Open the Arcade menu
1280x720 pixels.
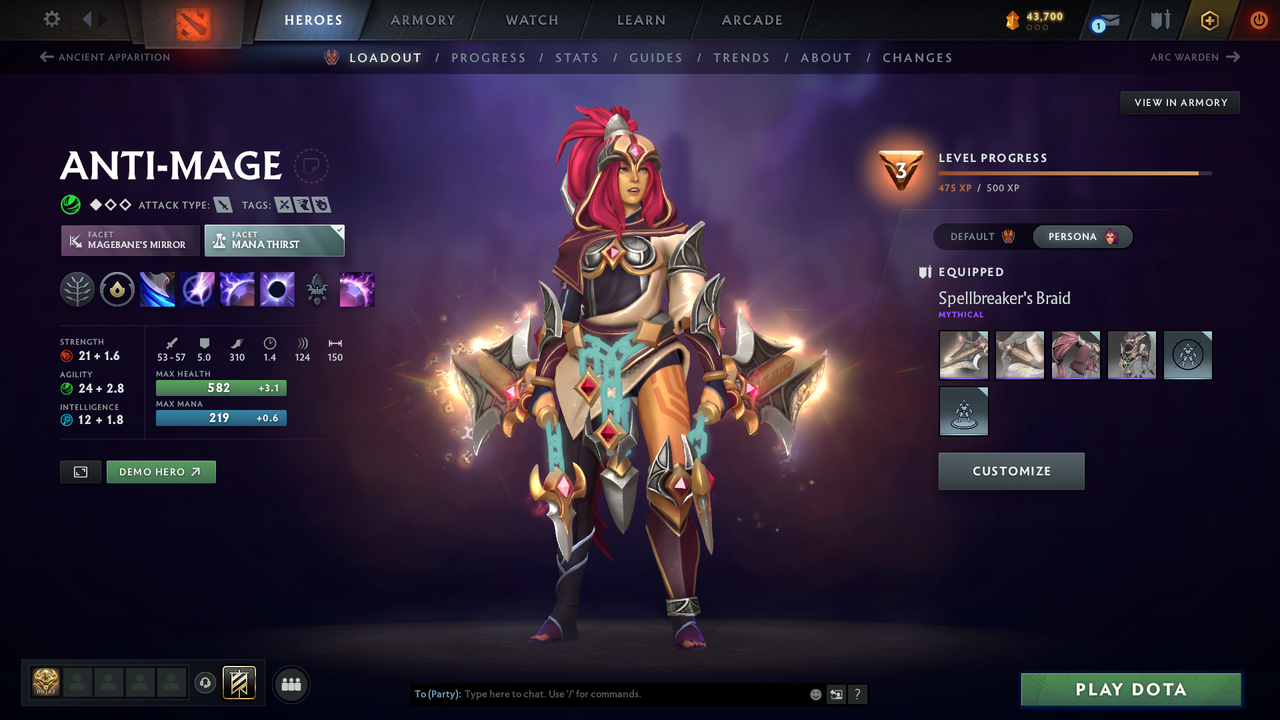pos(751,20)
